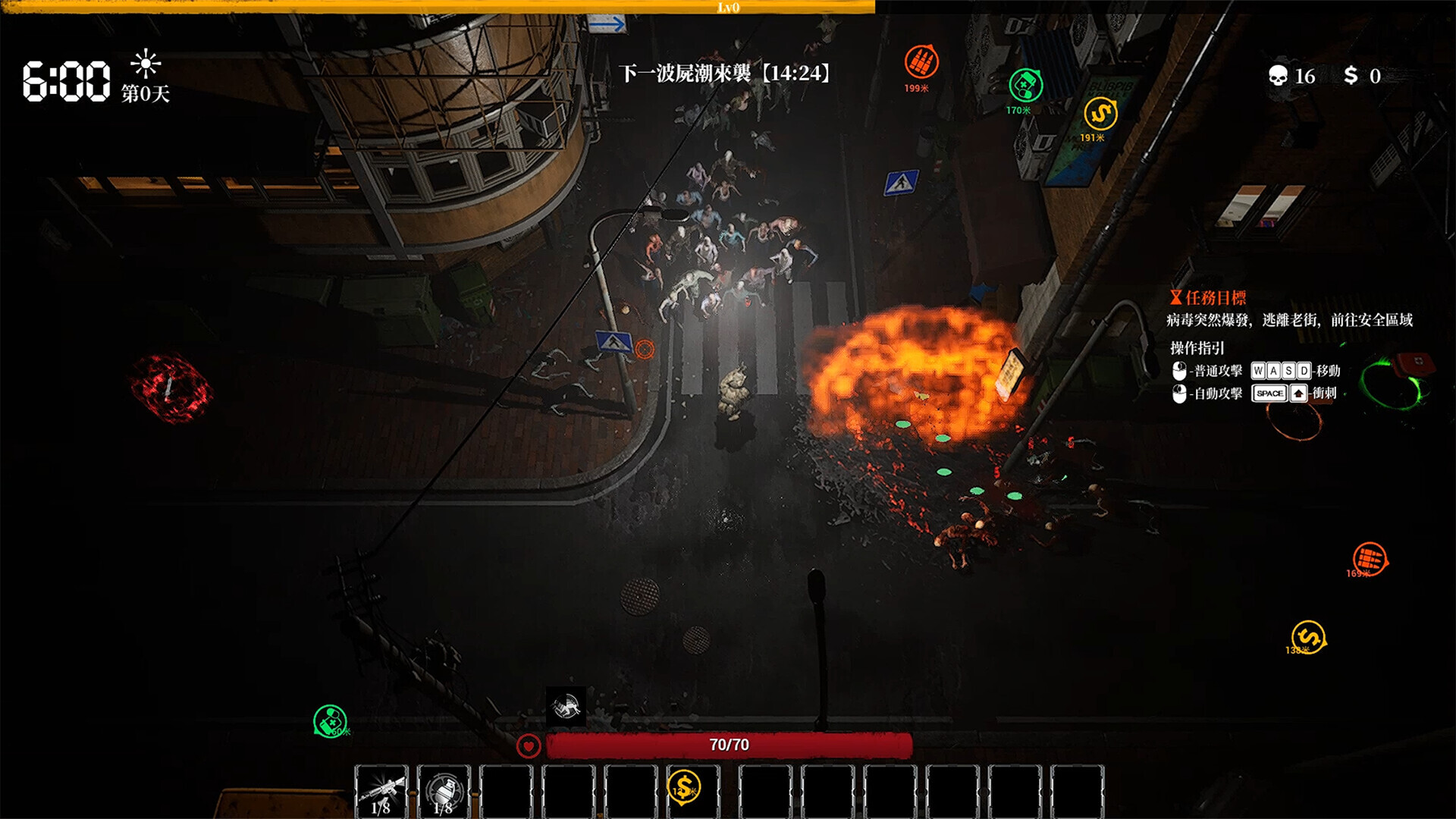Open the mission objective tracker heading
Screen dimensions: 1456x819
point(1209,298)
